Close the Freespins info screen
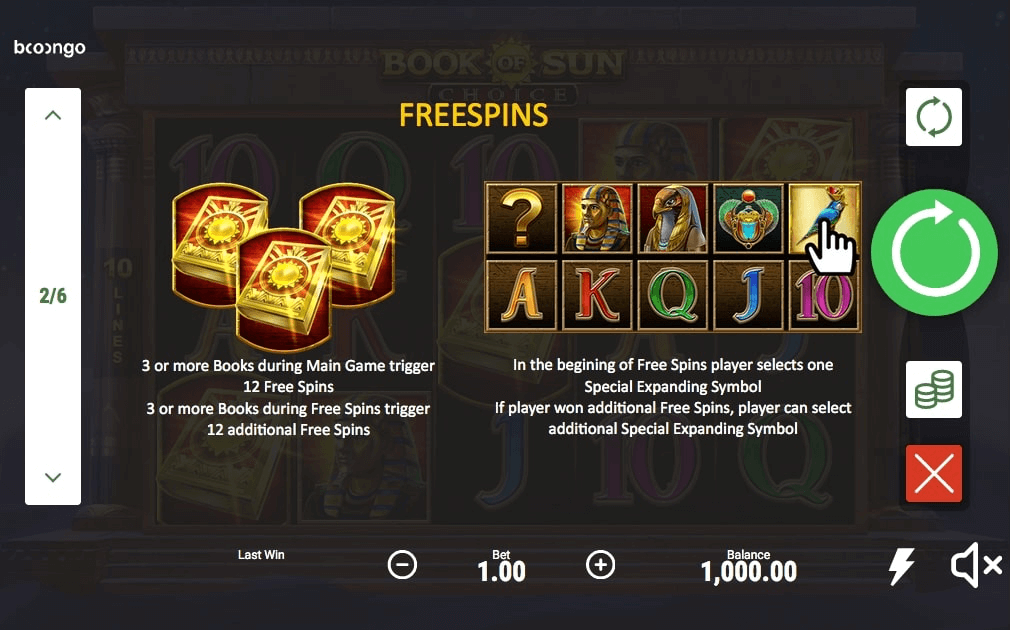The height and width of the screenshot is (630, 1011). (933, 473)
